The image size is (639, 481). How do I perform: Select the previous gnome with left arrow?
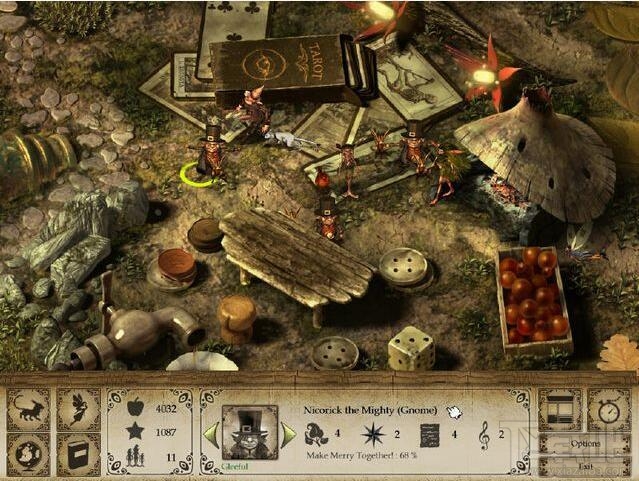click(x=211, y=434)
